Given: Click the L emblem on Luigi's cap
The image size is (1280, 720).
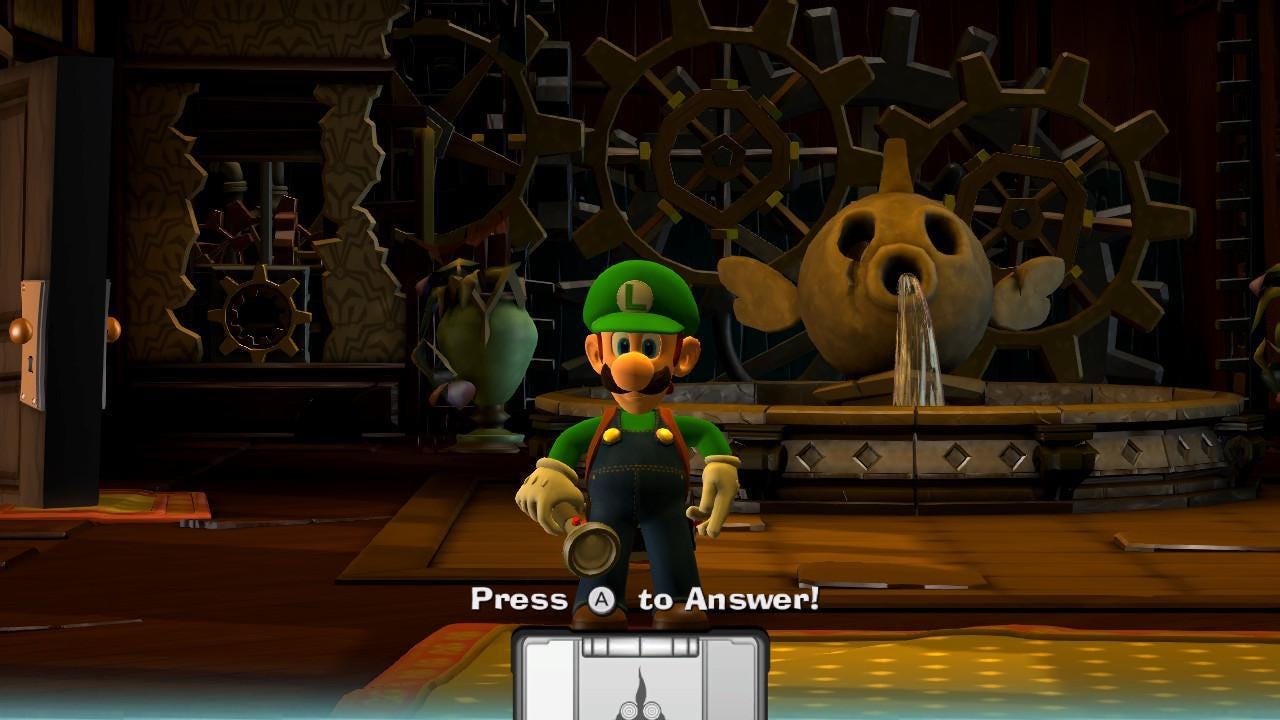Looking at the screenshot, I should coord(638,295).
